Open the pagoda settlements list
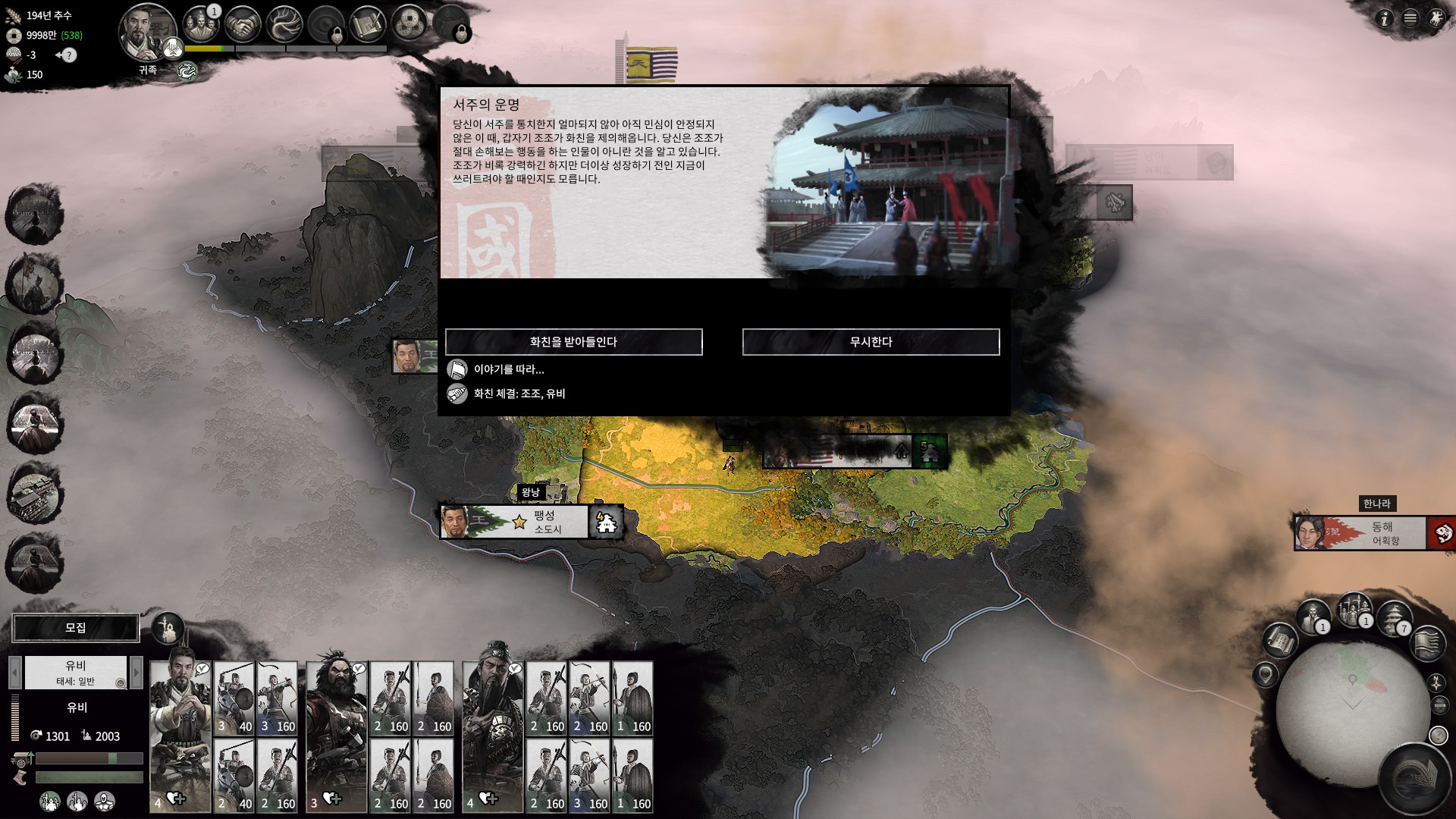Viewport: 1456px width, 819px height. coord(1394,618)
